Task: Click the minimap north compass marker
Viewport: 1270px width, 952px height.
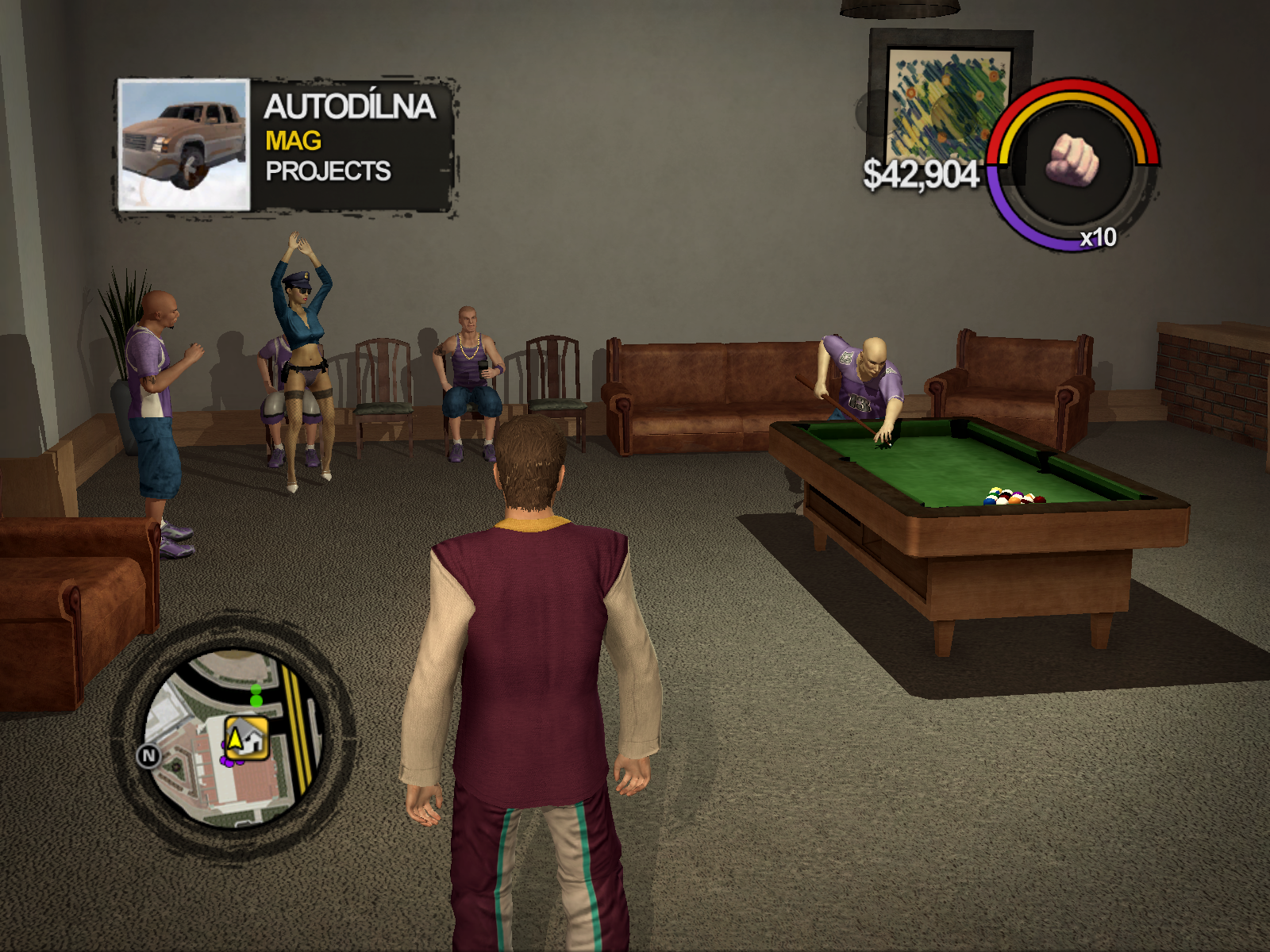Action: (148, 756)
